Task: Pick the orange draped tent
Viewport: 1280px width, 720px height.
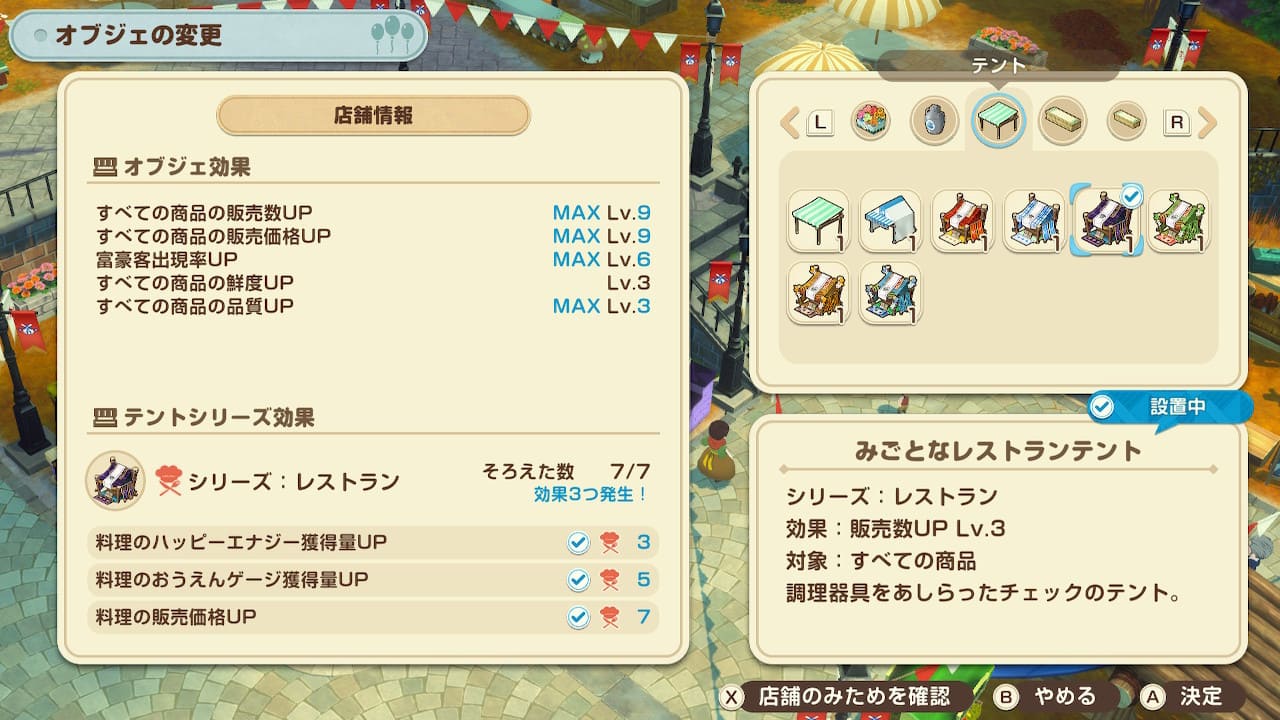Action: coord(818,292)
